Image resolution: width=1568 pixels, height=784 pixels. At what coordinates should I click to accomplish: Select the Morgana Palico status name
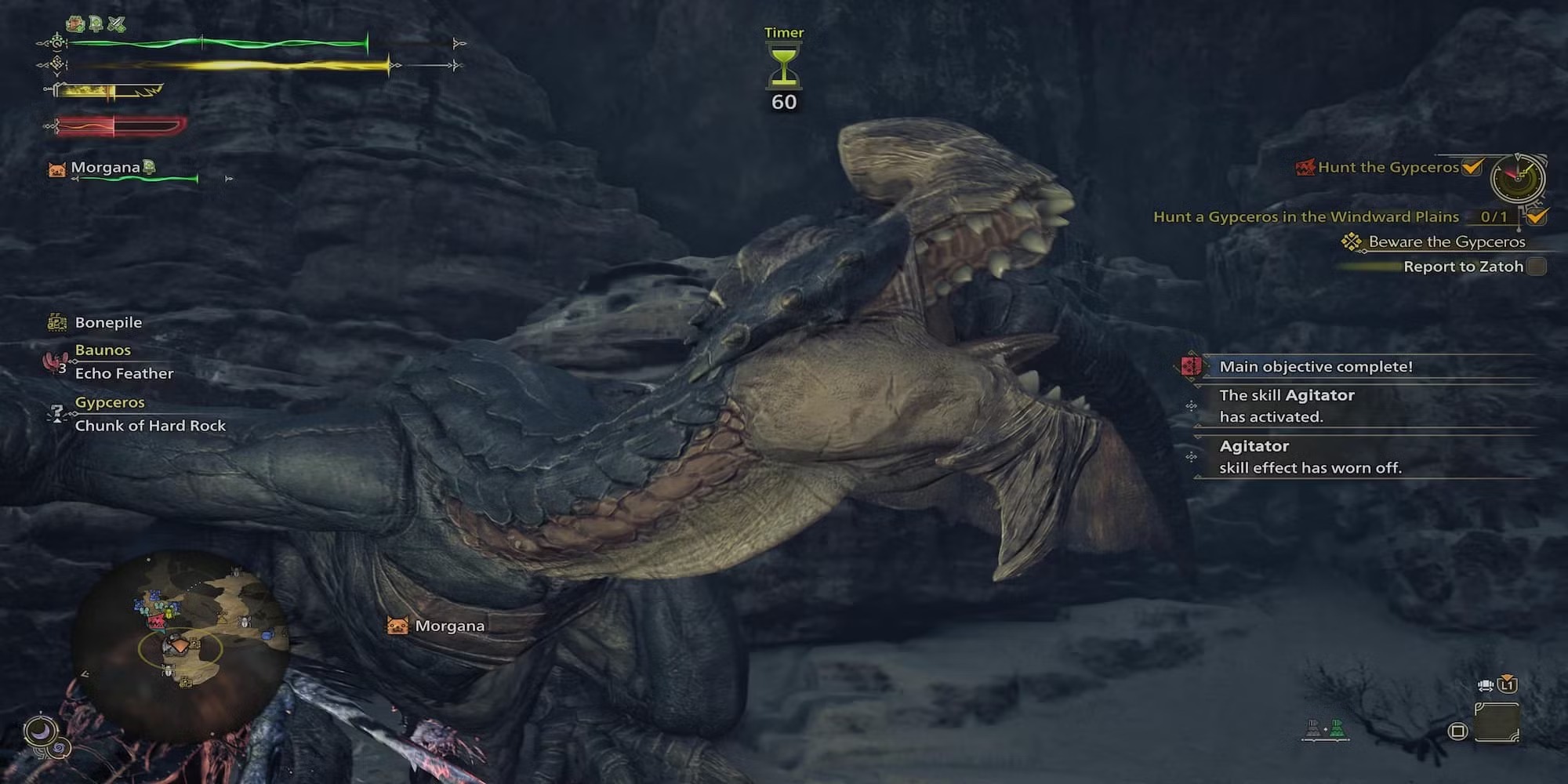pos(105,168)
